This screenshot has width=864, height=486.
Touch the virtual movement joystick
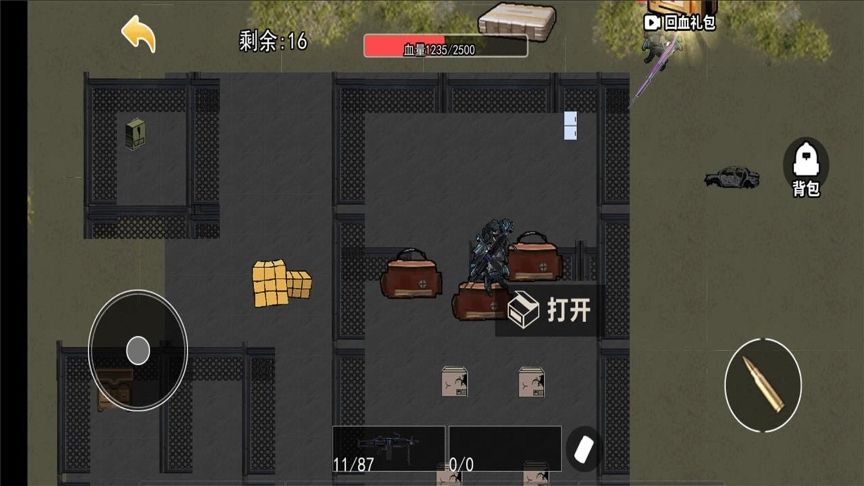[x=138, y=350]
